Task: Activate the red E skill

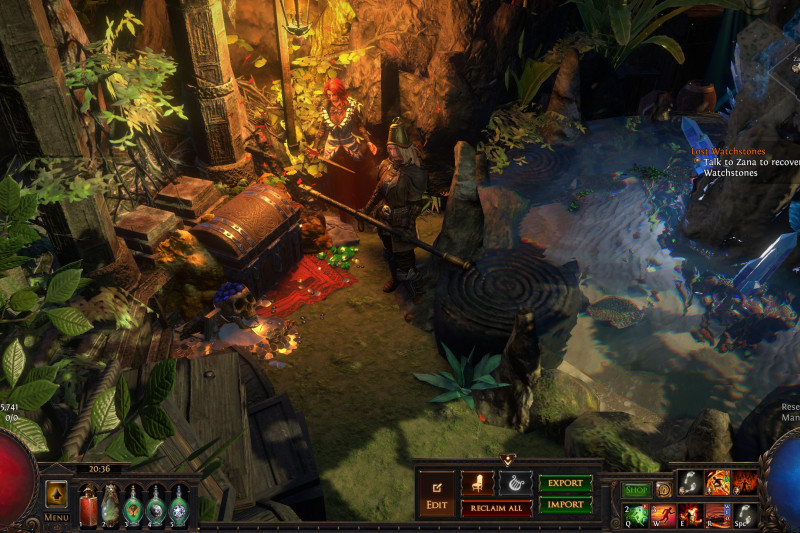Action: [691, 515]
